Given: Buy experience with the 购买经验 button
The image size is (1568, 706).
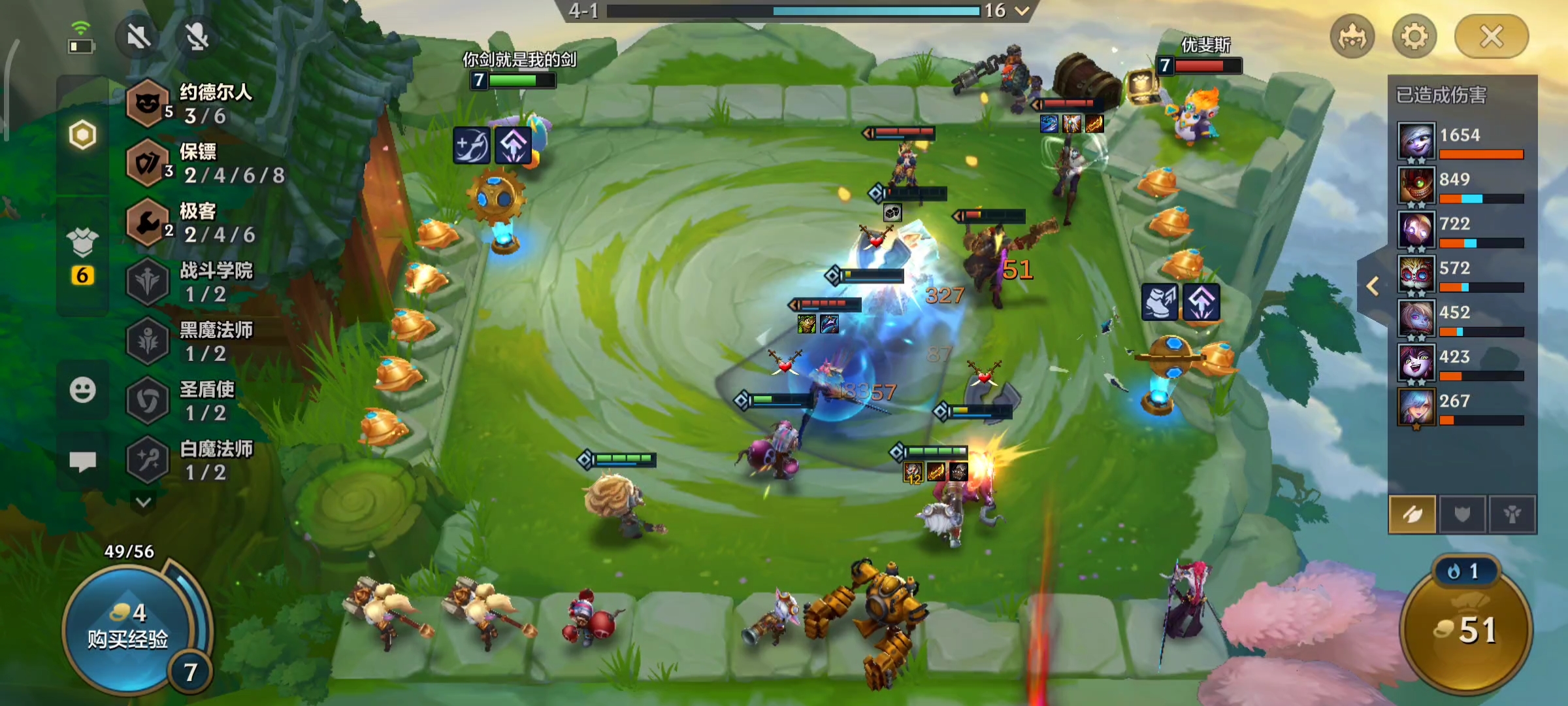Looking at the screenshot, I should pos(127,628).
